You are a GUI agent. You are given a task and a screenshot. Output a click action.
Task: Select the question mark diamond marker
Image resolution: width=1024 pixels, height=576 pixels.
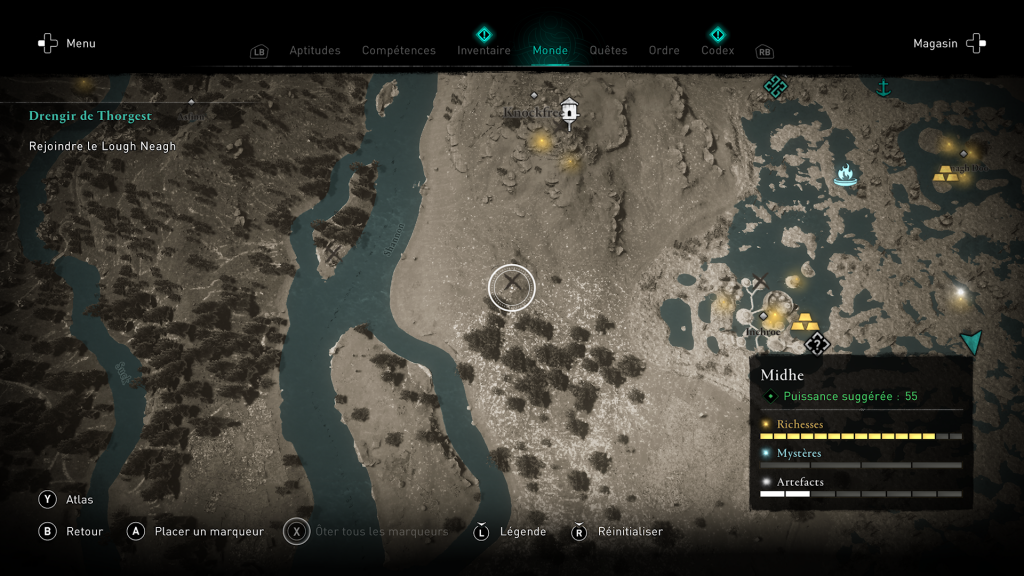coord(817,345)
